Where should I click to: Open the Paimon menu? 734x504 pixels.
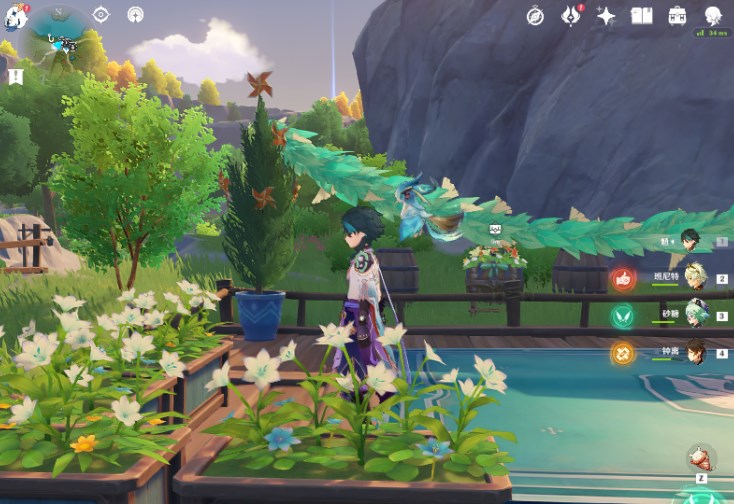[x=15, y=15]
